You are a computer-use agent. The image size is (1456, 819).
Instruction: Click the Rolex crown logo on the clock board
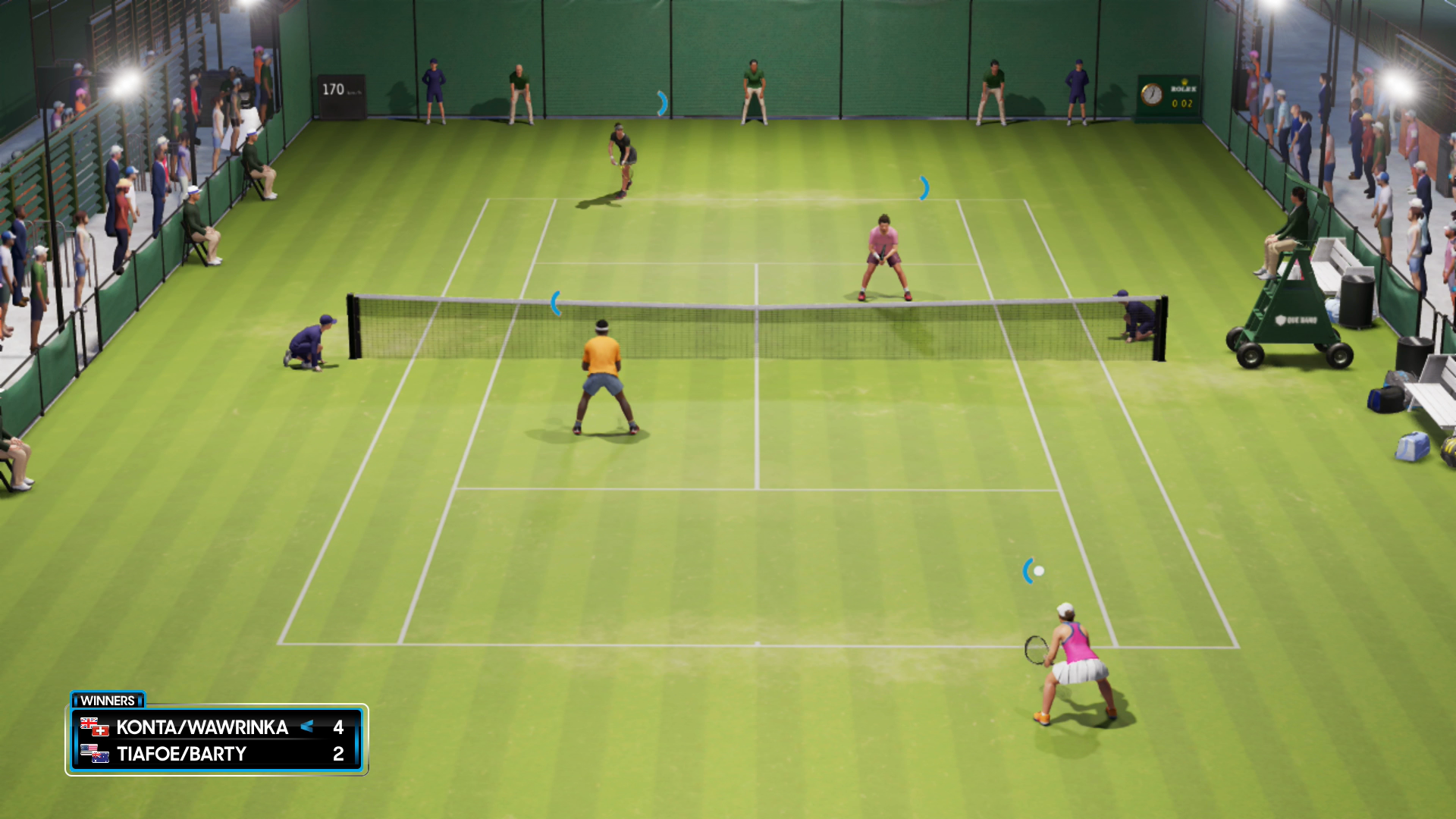1185,81
